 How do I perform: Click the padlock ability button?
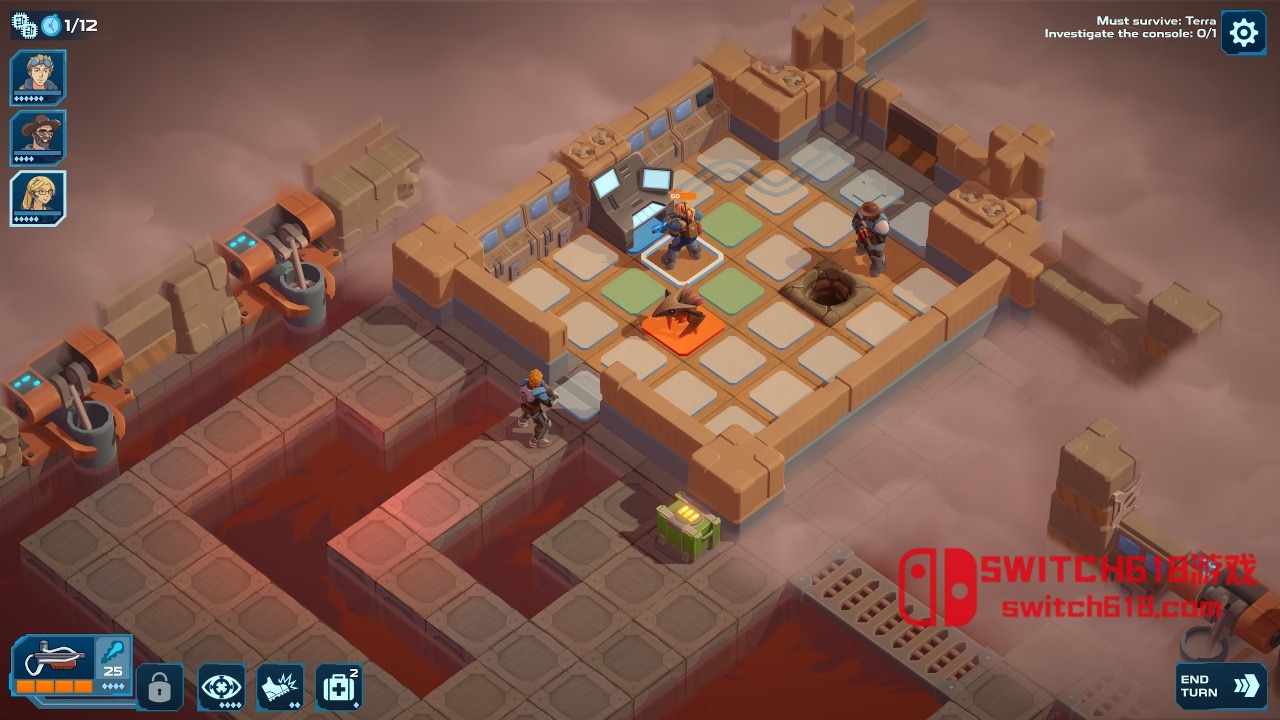(160, 687)
